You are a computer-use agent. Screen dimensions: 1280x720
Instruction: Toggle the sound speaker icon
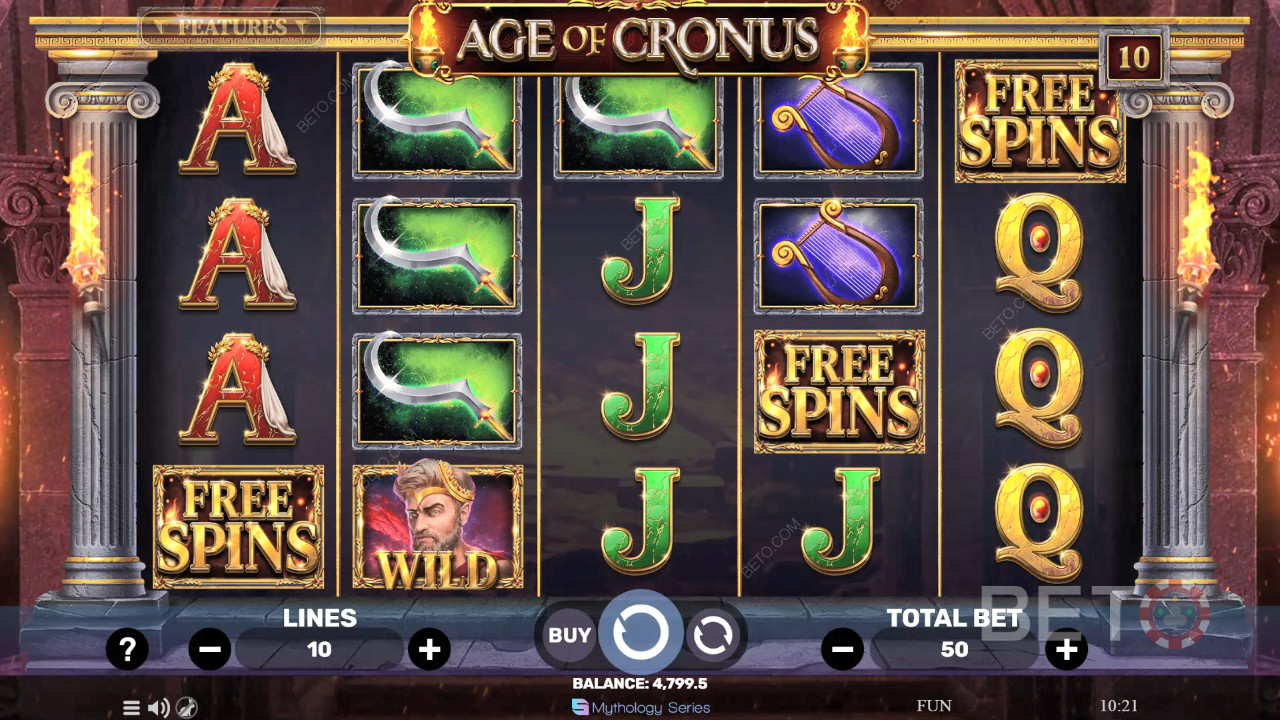coord(158,708)
